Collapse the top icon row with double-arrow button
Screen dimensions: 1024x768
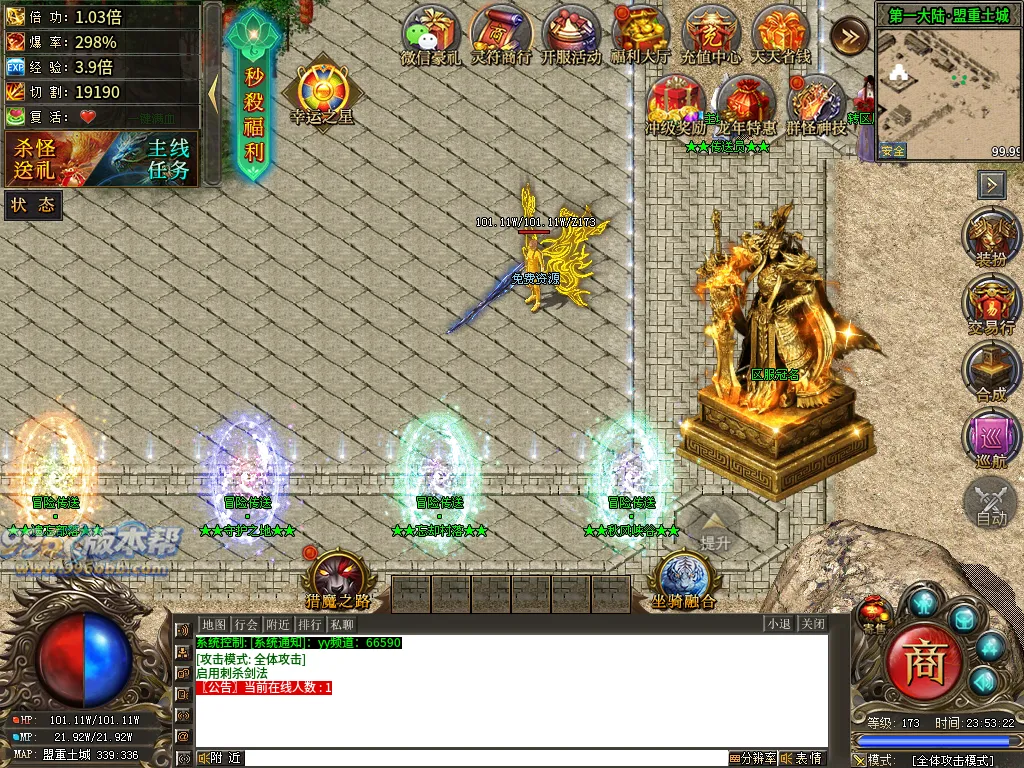coord(849,36)
